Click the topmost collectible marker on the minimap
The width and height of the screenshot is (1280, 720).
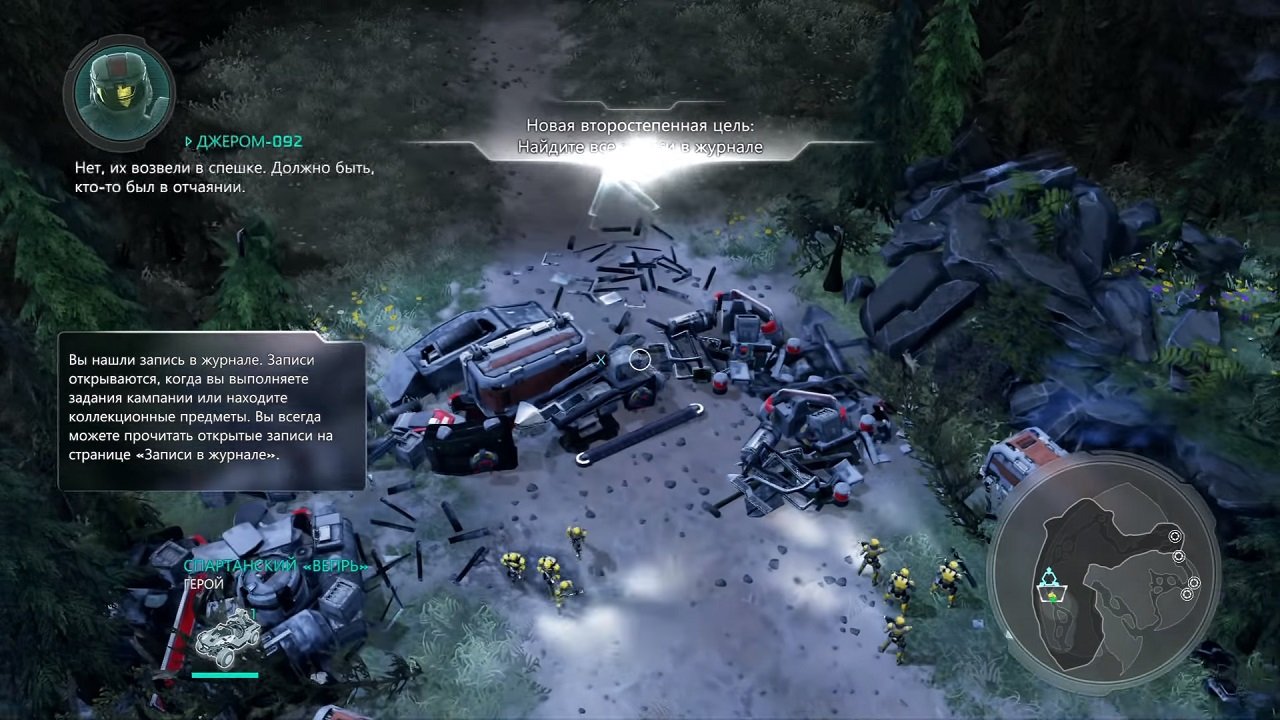coord(1175,536)
